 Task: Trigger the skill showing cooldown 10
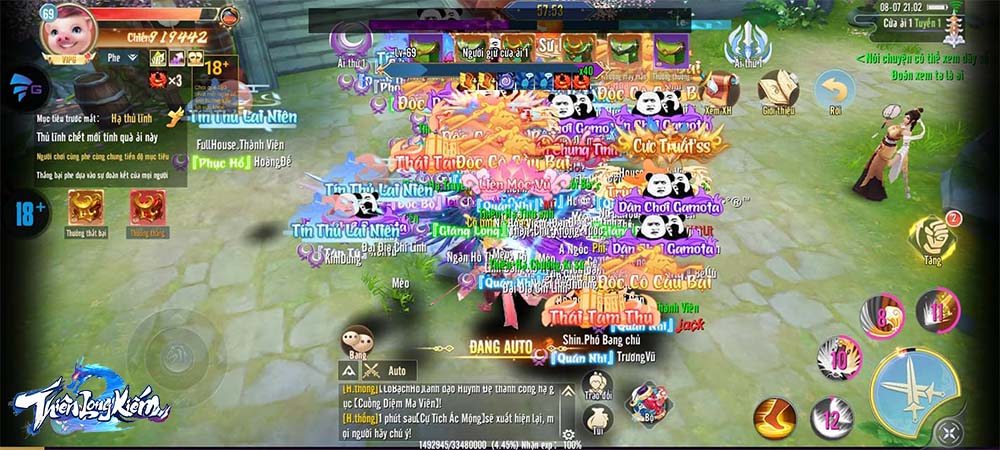[x=839, y=357]
